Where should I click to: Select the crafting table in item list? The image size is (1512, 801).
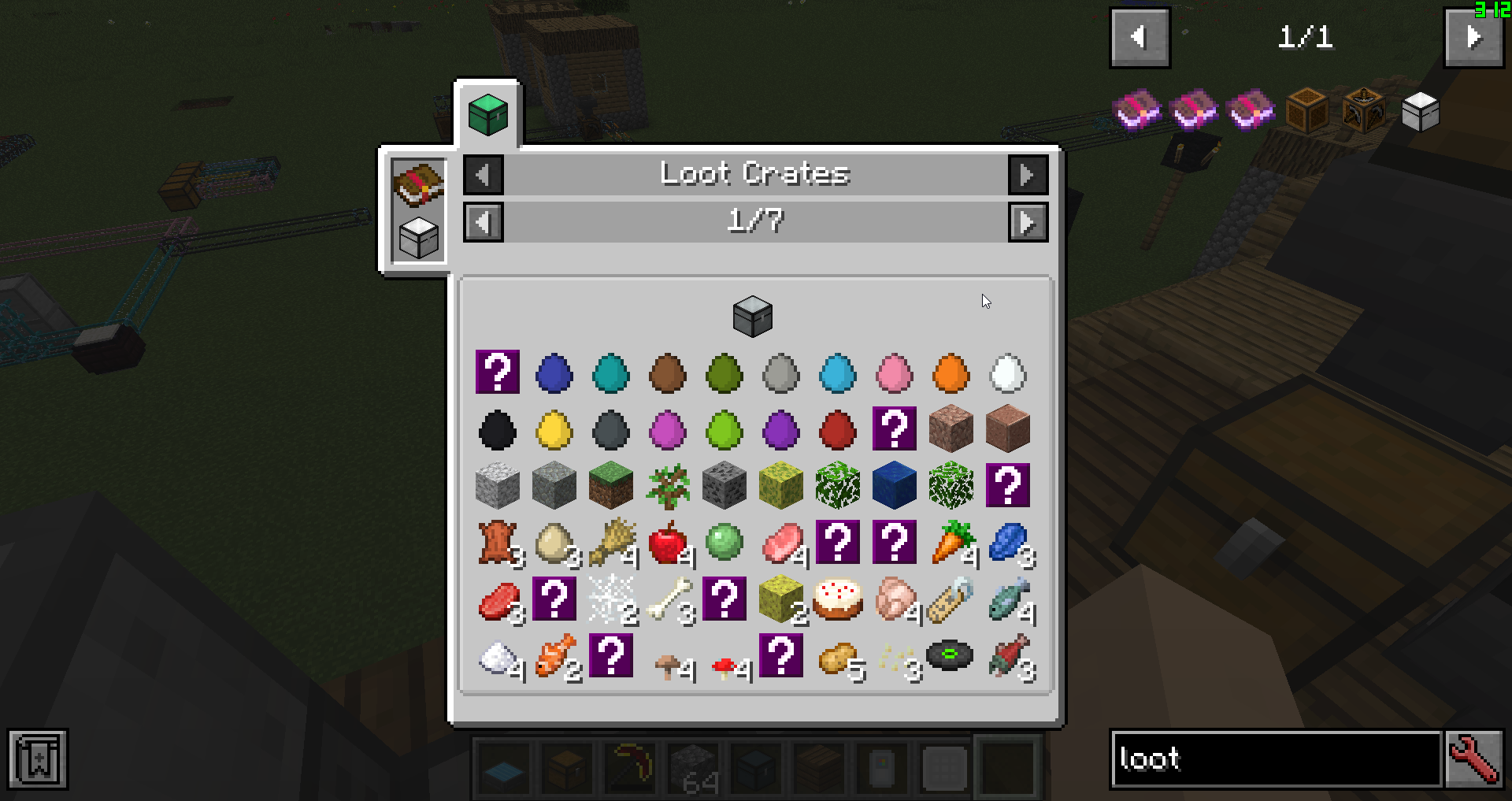1363,112
